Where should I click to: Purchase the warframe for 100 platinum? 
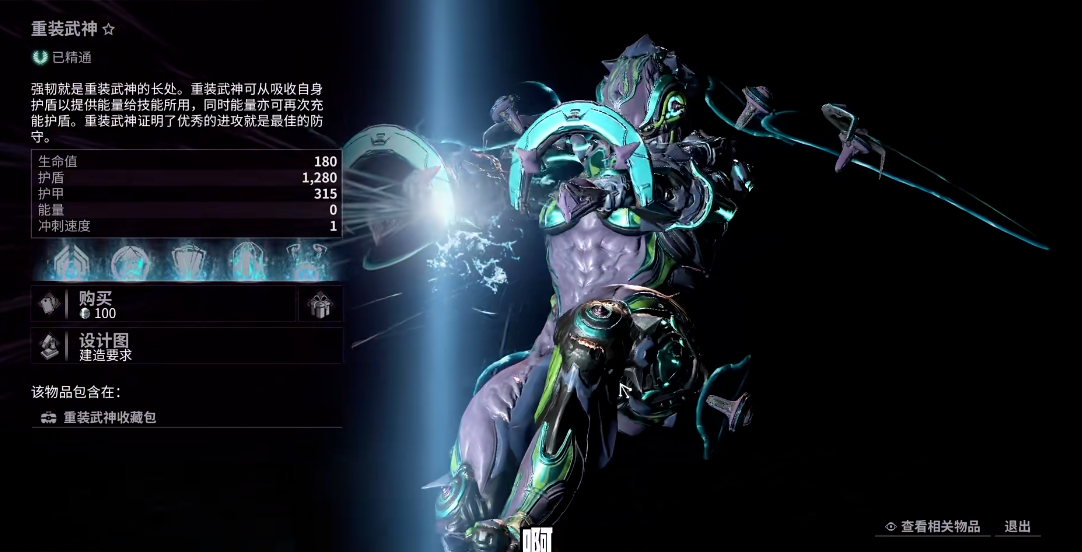click(x=165, y=305)
